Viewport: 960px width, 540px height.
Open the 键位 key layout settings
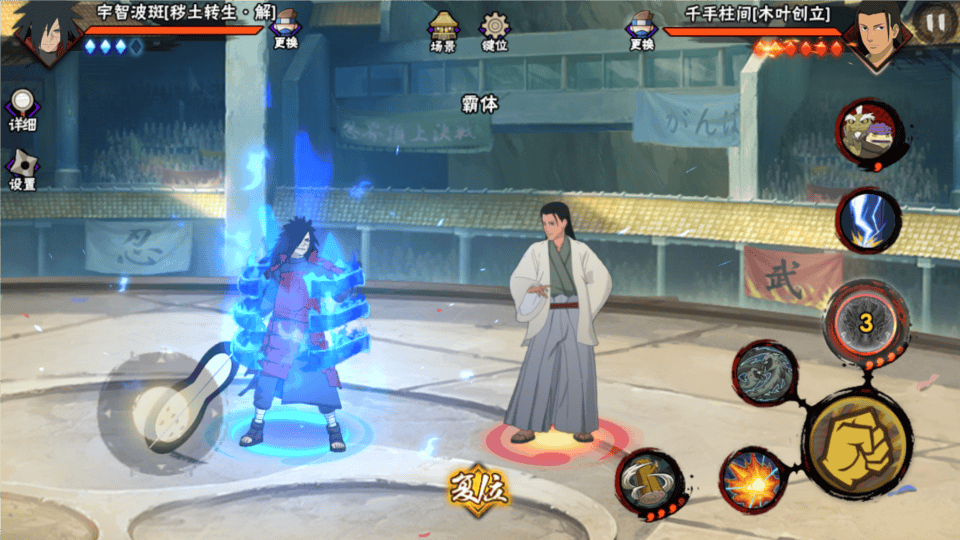coord(494,31)
